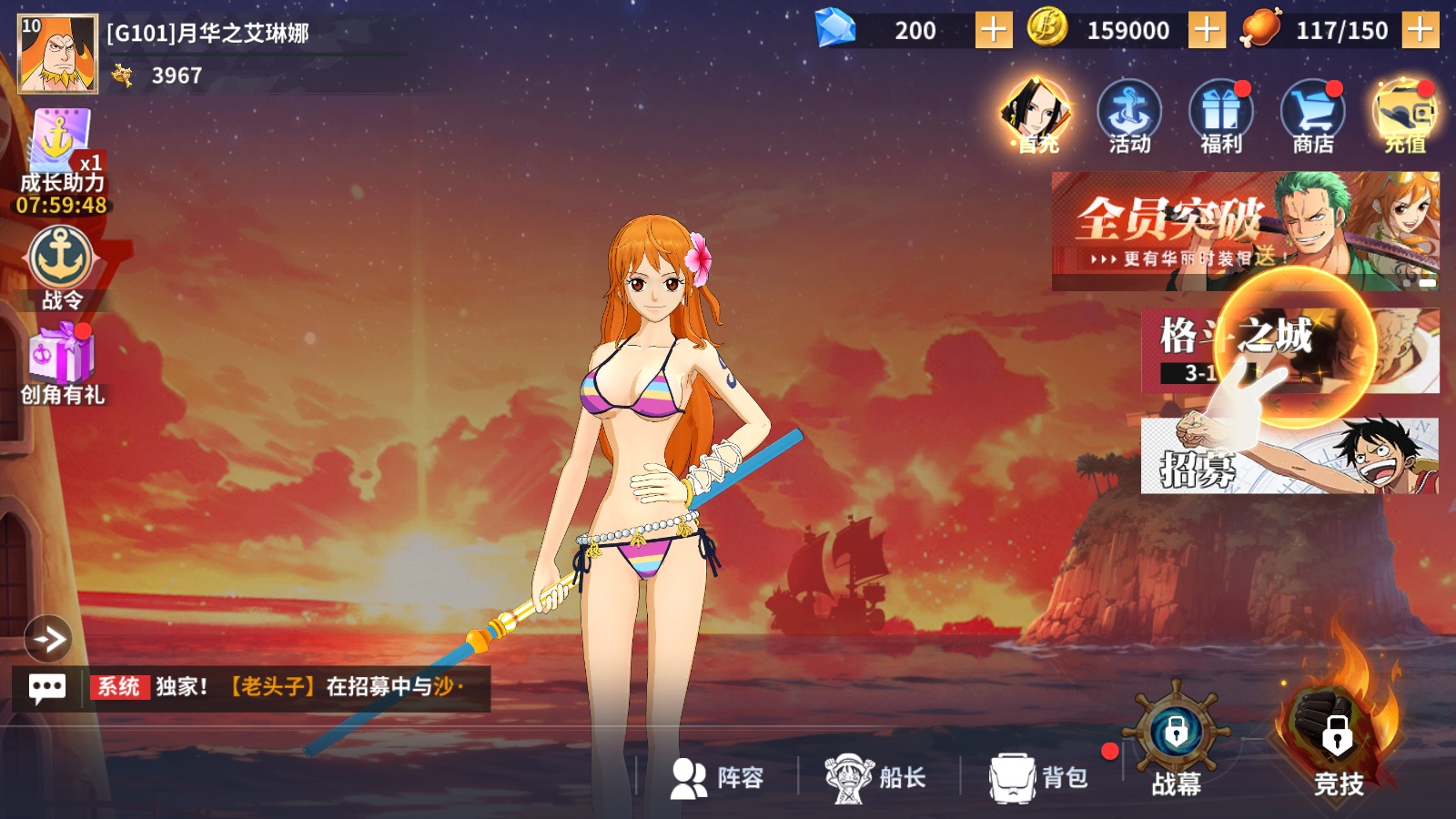
Task: Open the 创角有礼 gift box
Action: pyautogui.click(x=62, y=366)
